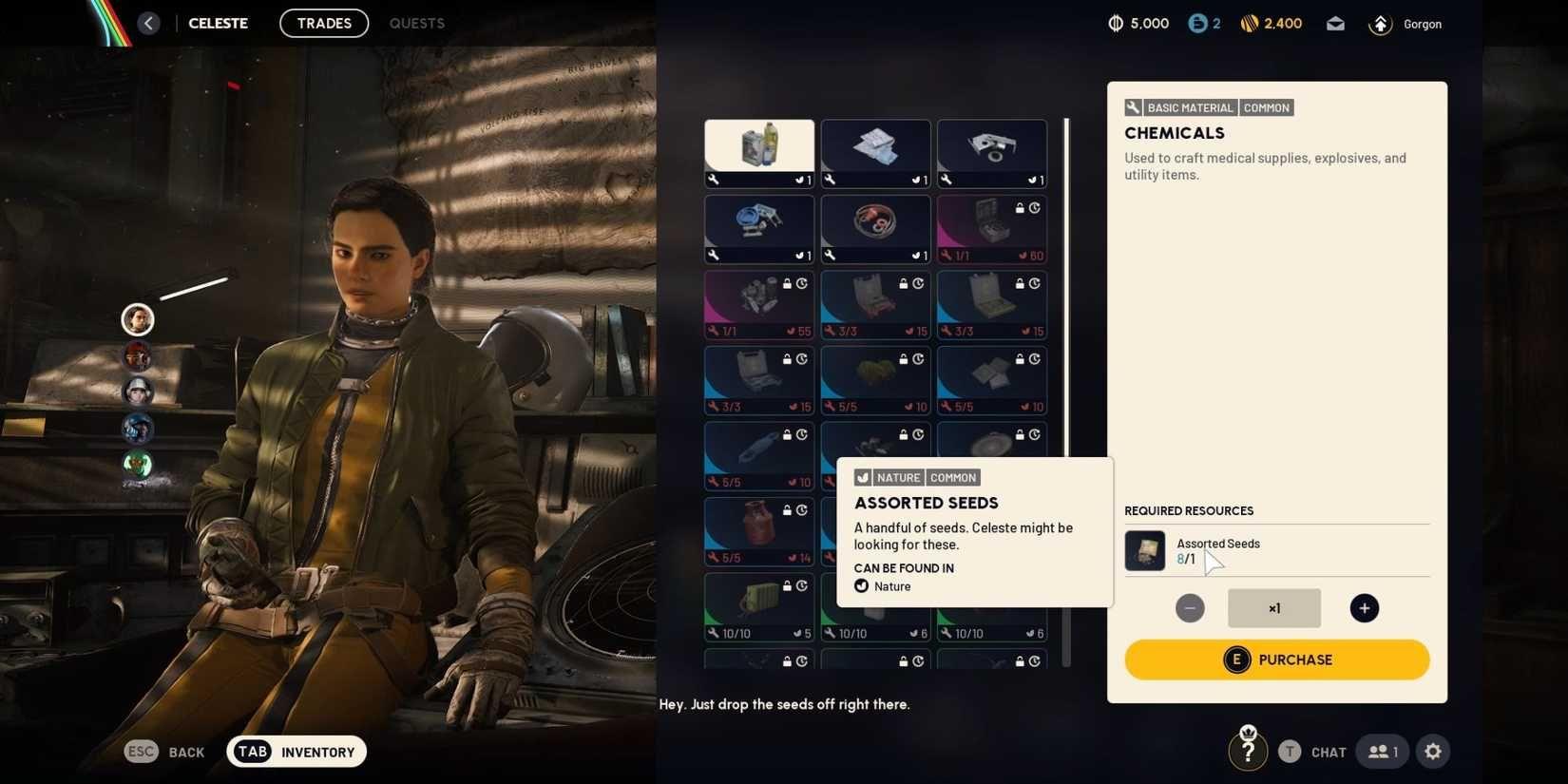Click the back arrow beside CELESTE
The image size is (1568, 784).
click(148, 22)
